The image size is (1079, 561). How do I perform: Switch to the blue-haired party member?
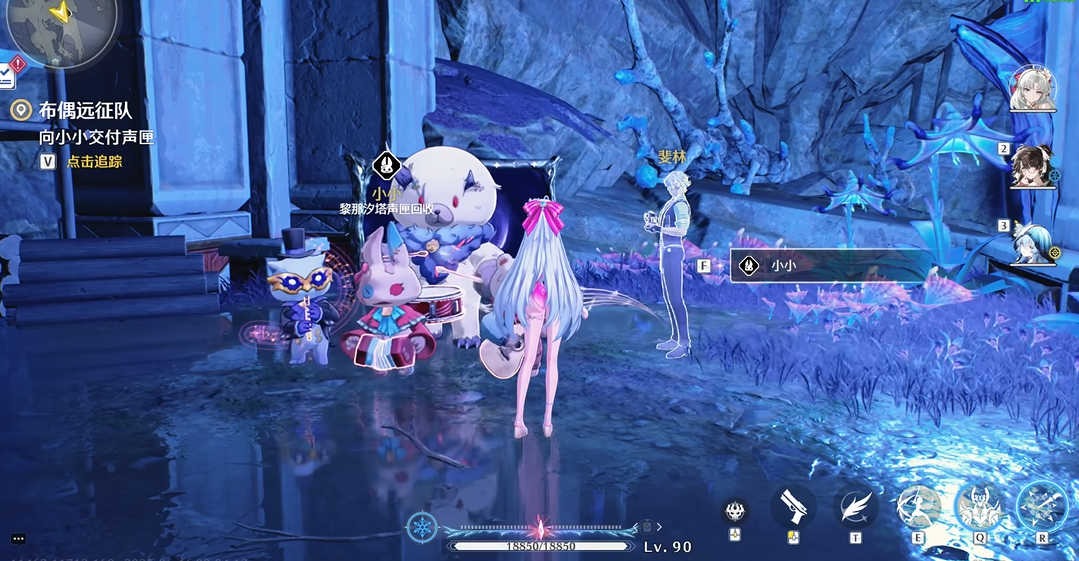click(x=1032, y=242)
